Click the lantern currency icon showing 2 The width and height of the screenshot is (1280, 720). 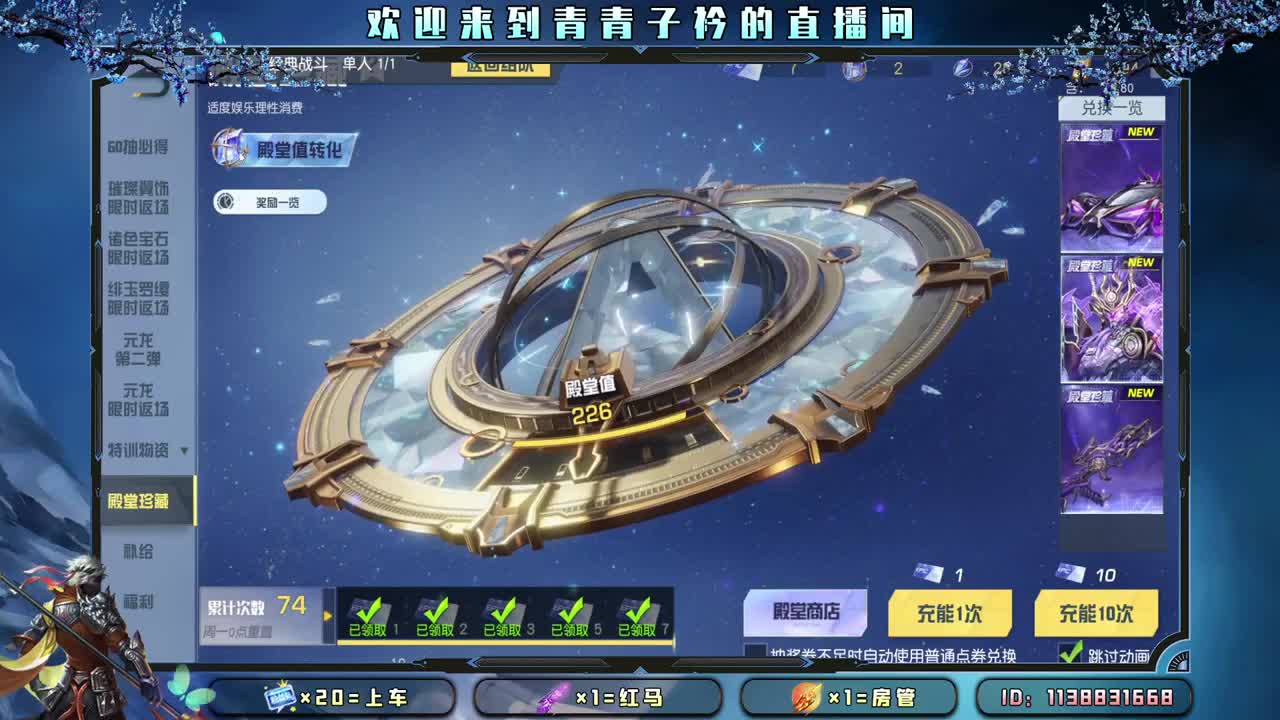point(852,68)
